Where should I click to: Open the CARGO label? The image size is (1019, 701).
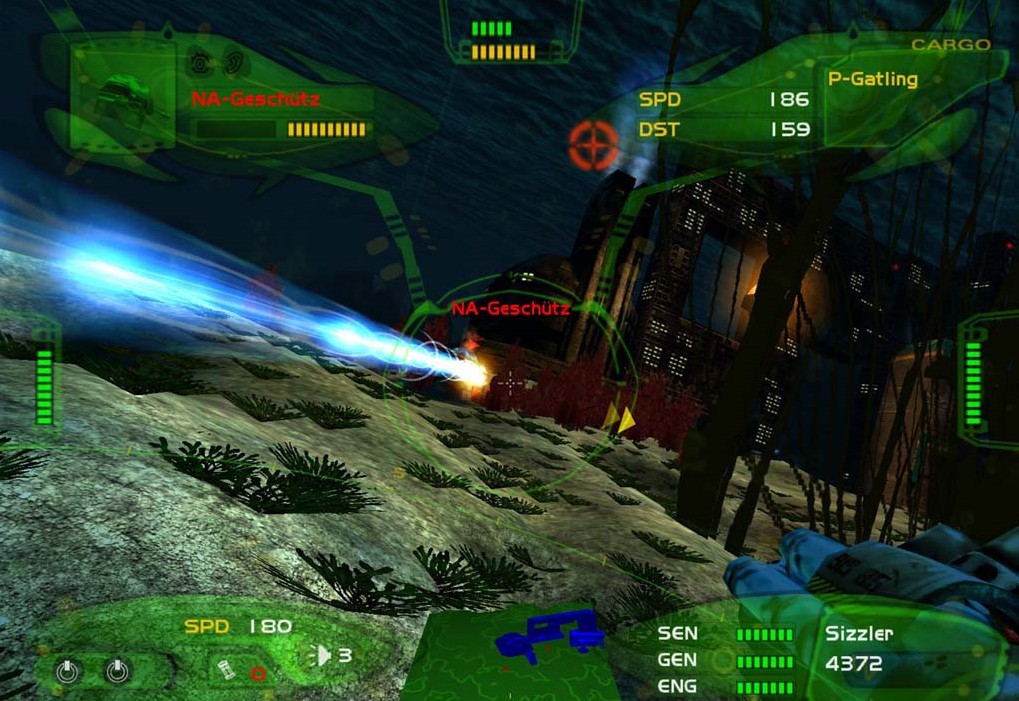point(950,45)
